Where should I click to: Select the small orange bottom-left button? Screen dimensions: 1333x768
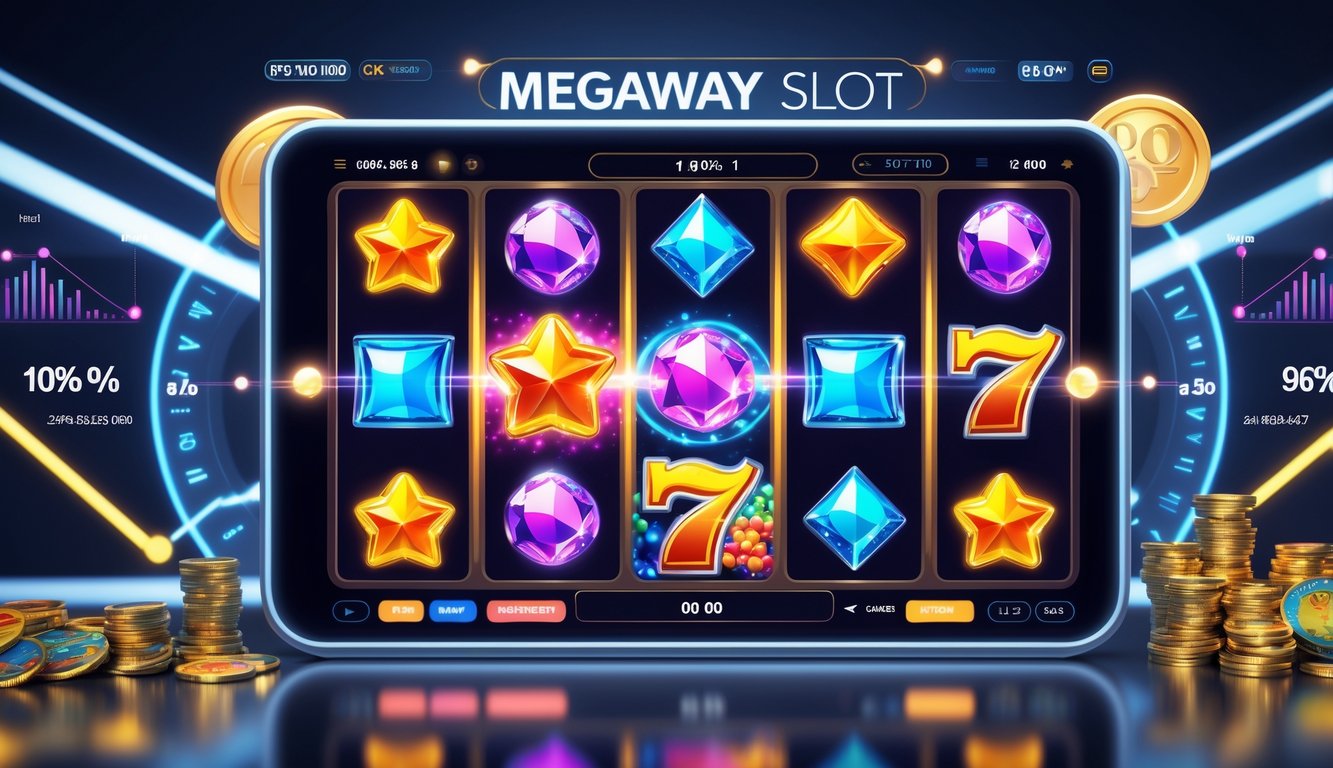pyautogui.click(x=400, y=610)
